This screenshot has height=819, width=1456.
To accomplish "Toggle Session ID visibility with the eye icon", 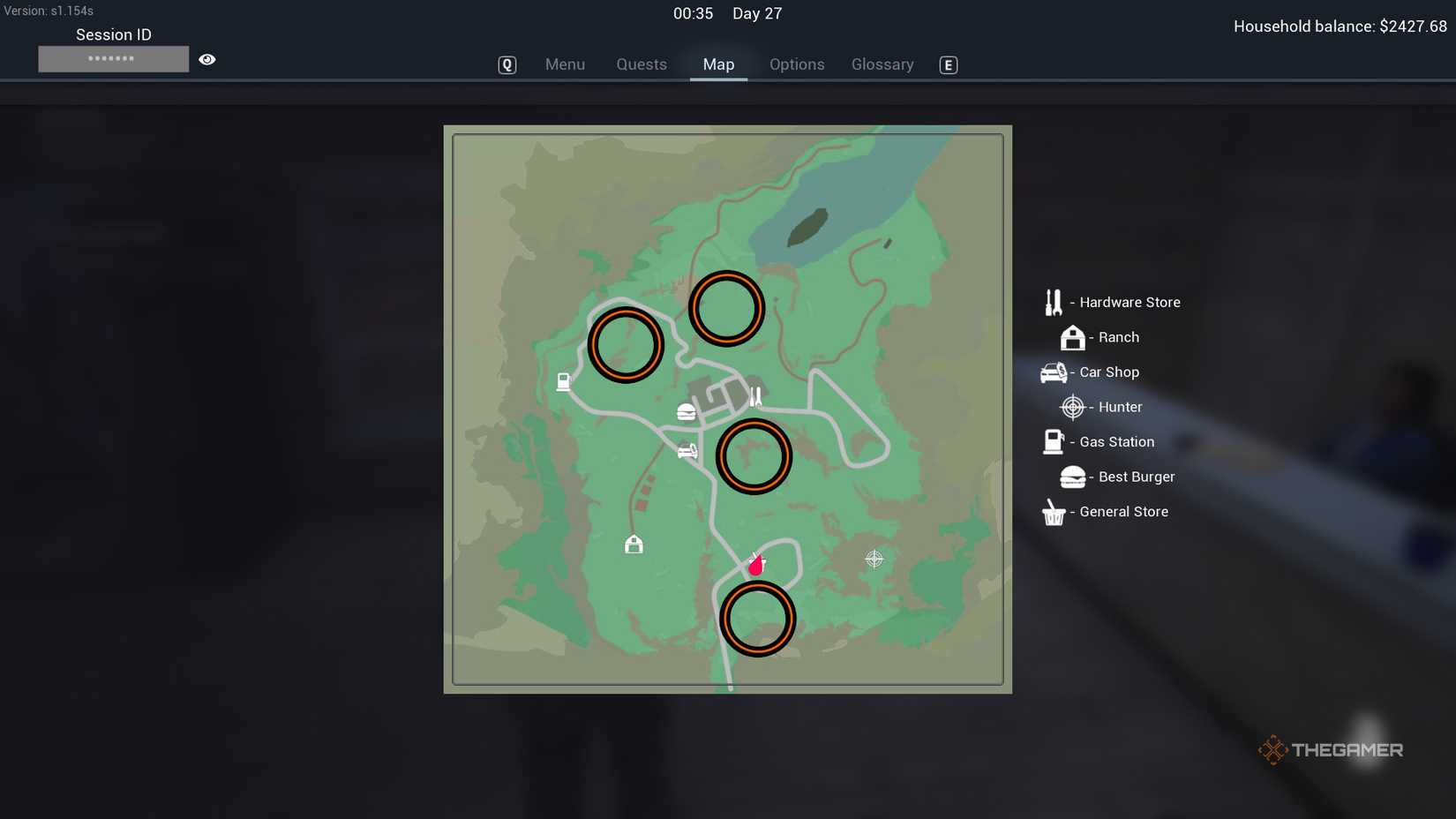I will click(x=206, y=58).
